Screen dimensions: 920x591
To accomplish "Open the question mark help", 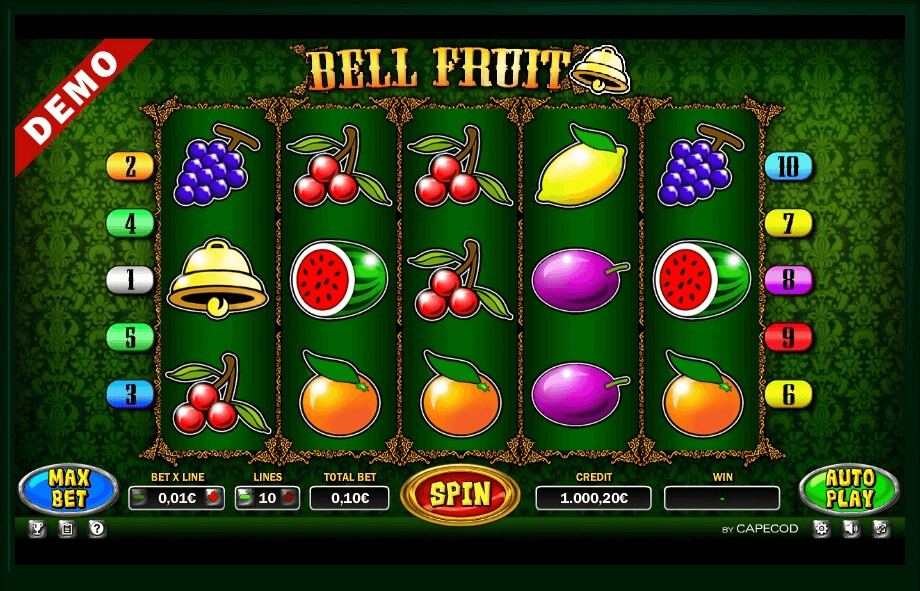I will point(97,529).
